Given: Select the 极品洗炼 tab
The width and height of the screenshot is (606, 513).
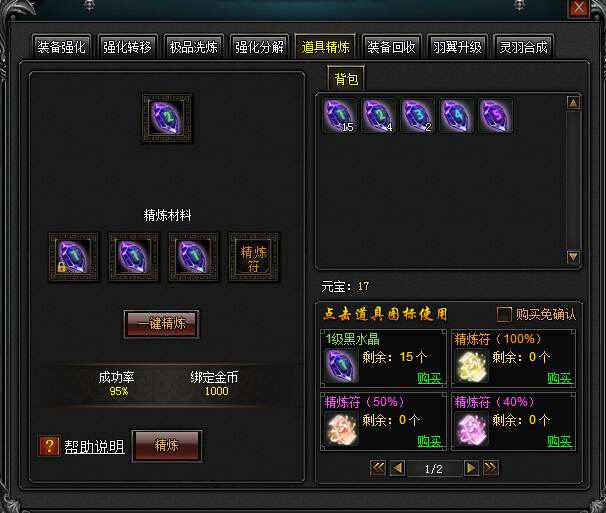Looking at the screenshot, I should 194,47.
